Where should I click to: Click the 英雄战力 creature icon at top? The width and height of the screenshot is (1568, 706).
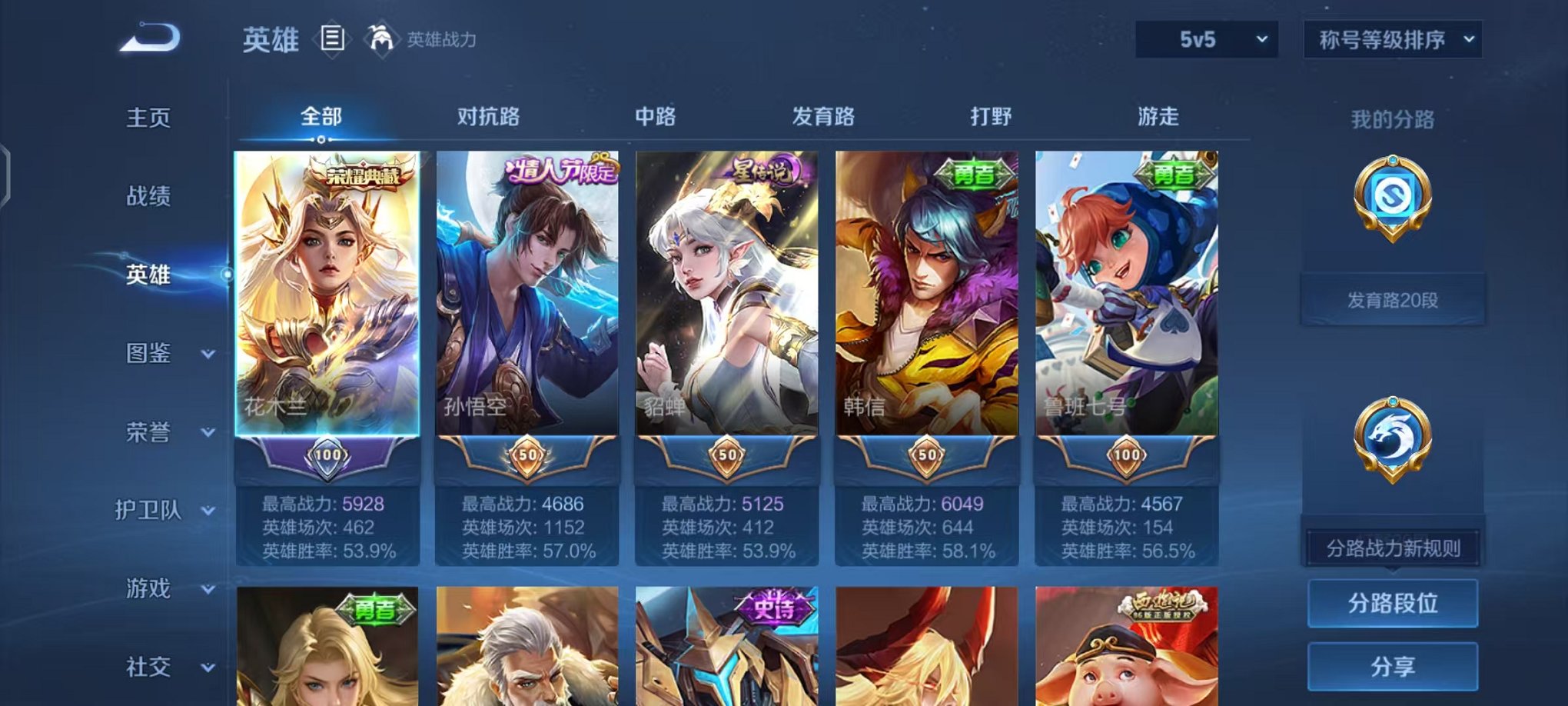pyautogui.click(x=380, y=37)
